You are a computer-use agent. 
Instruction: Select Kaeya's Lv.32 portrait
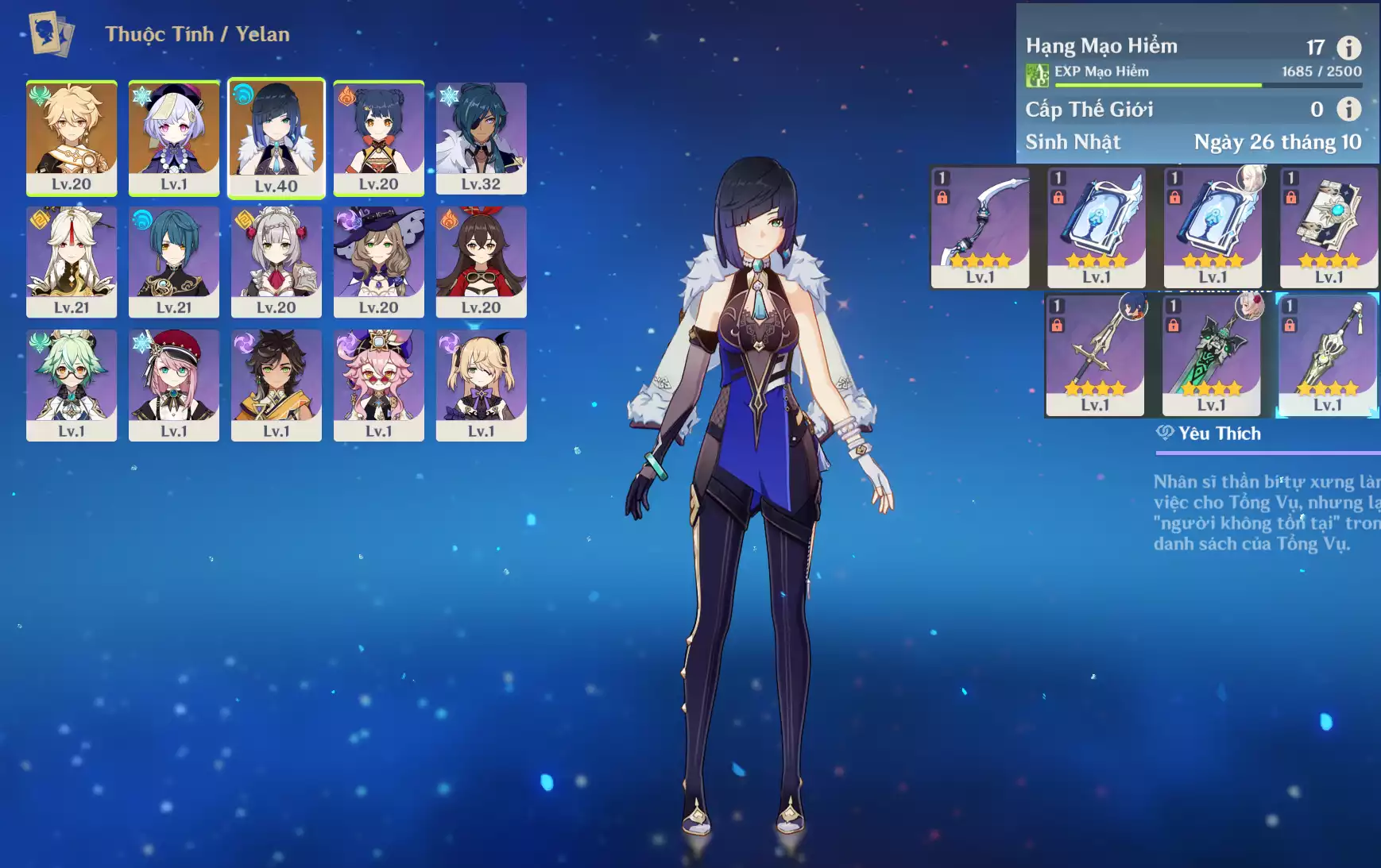[x=481, y=137]
